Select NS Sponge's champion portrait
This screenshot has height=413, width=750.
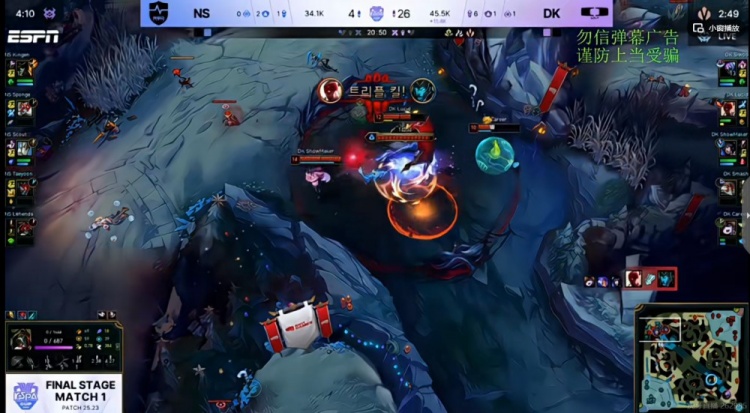point(24,109)
